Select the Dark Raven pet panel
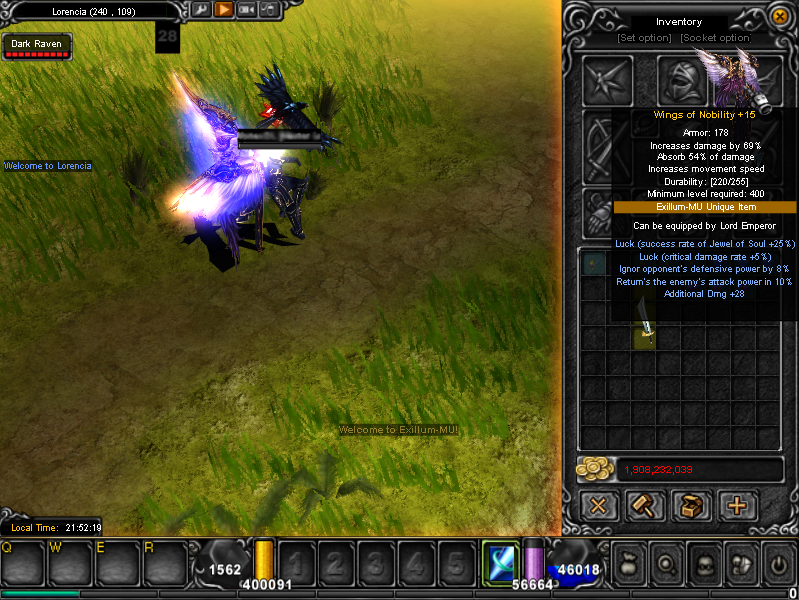The image size is (799, 600). coord(37,47)
